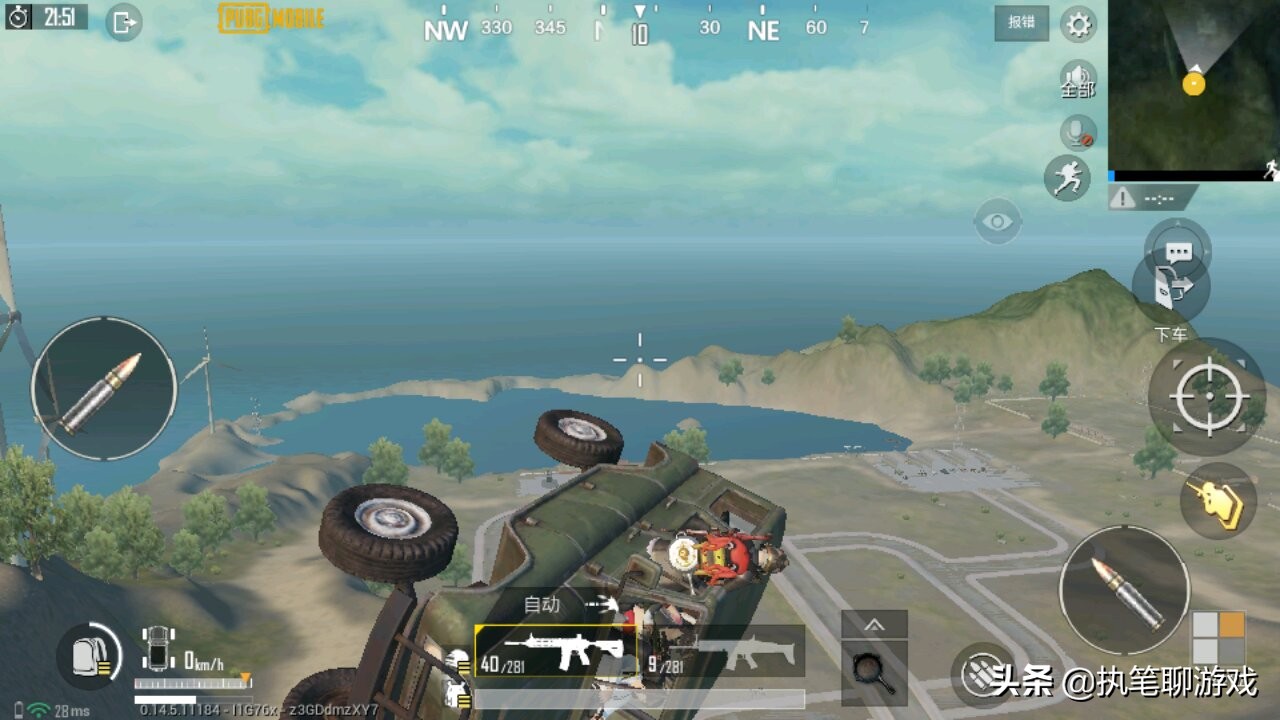The width and height of the screenshot is (1280, 720).
Task: Fire using the right bullet button
Action: tap(1124, 590)
